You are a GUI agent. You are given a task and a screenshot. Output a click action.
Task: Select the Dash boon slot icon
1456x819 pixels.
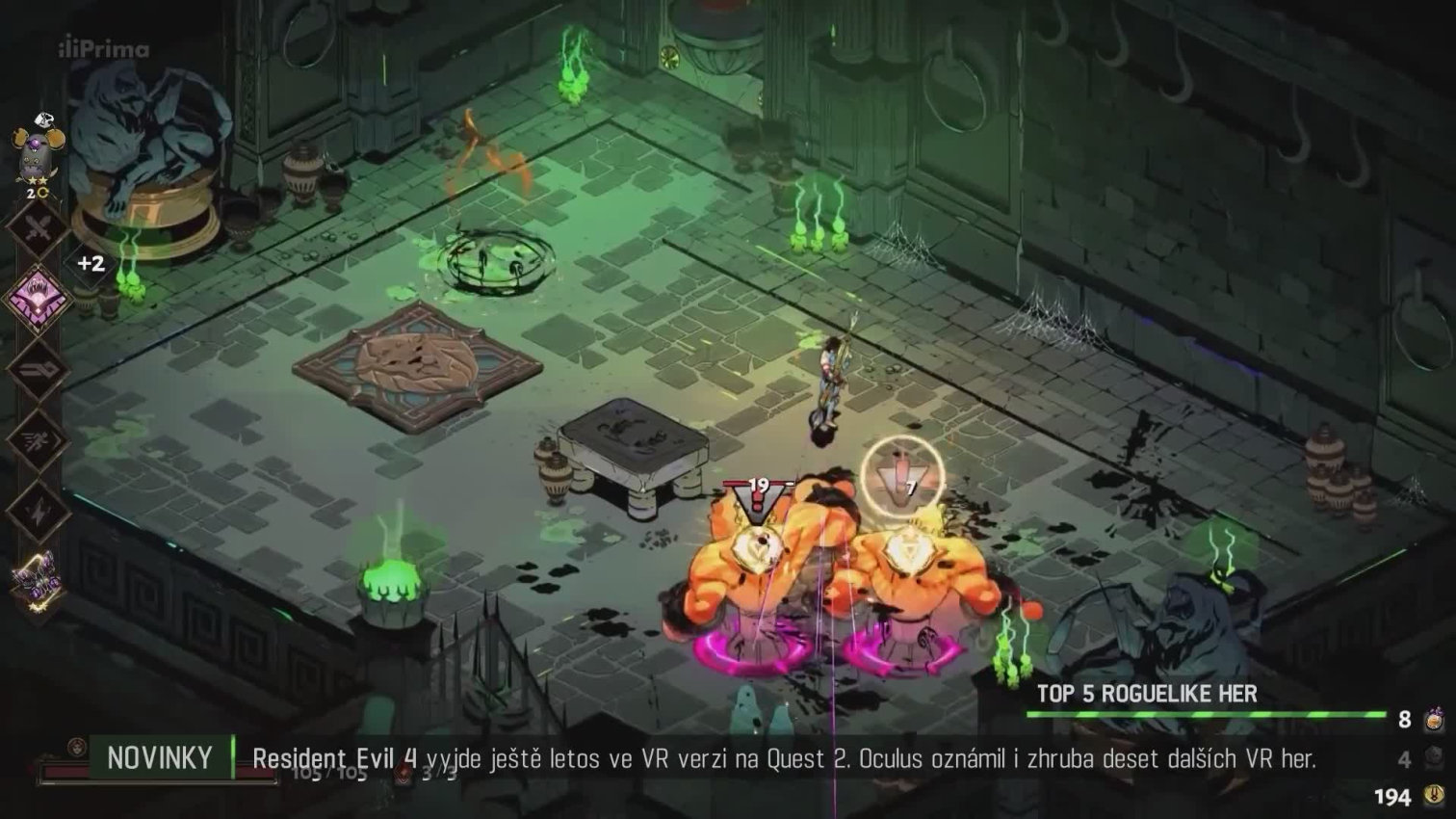point(38,439)
